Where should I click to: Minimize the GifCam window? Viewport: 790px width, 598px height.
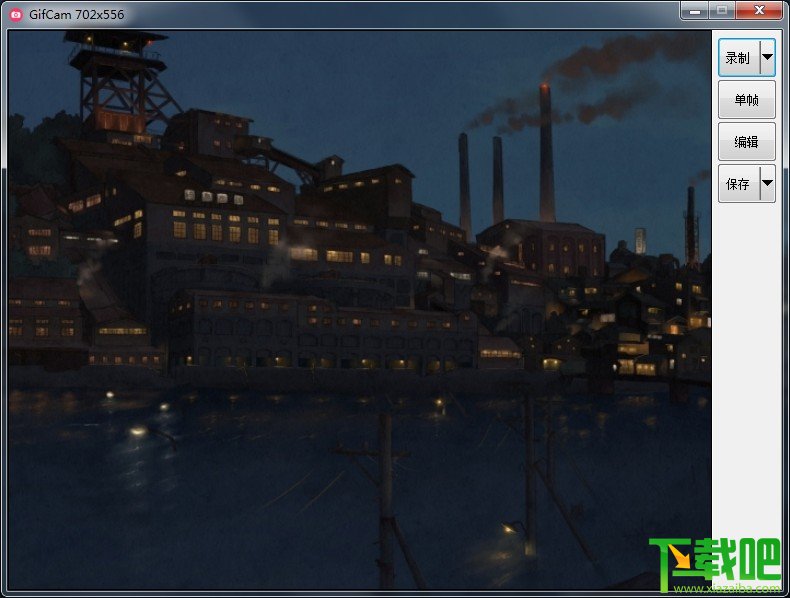(694, 10)
